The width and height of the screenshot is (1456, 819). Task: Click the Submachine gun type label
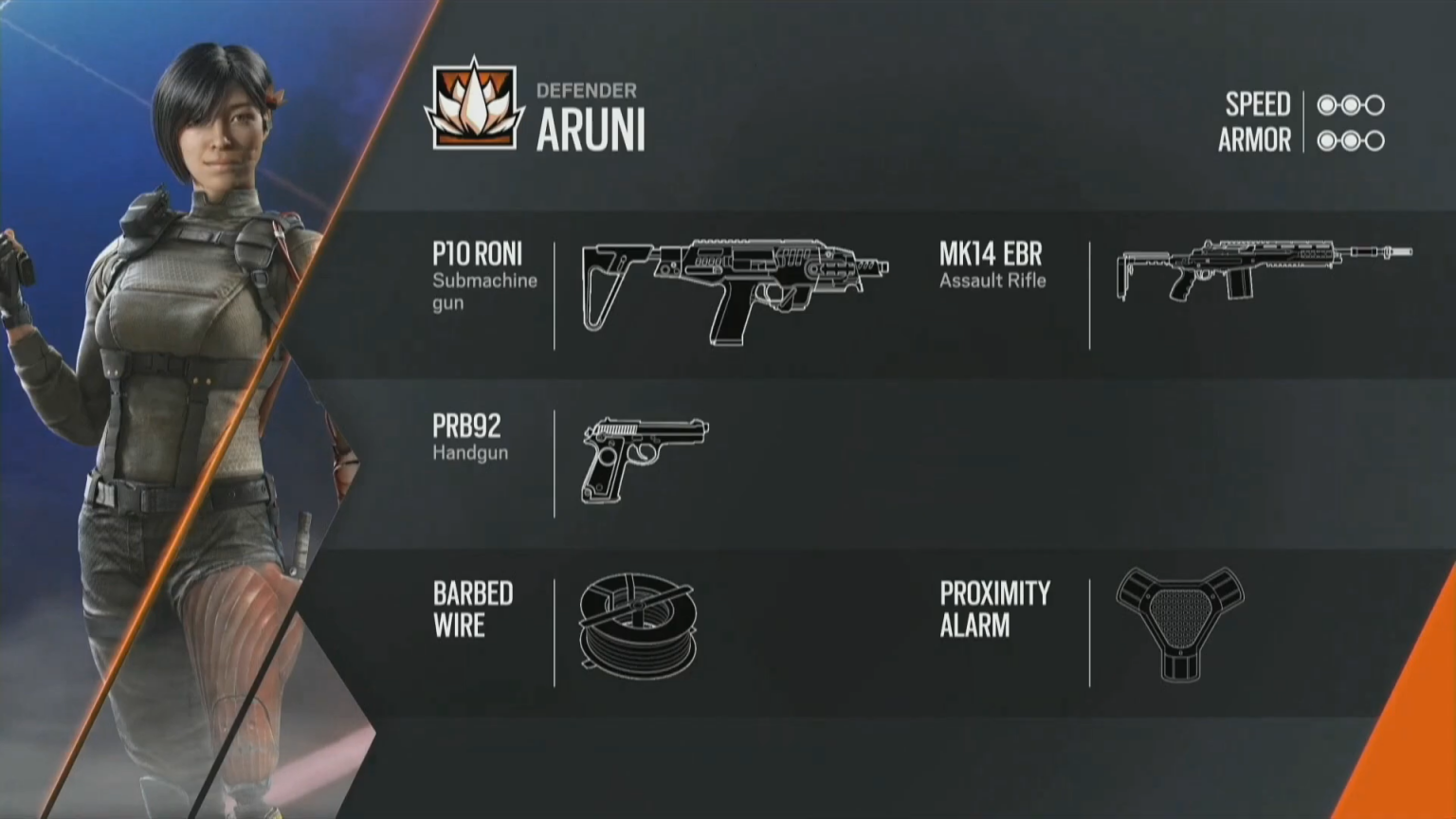pyautogui.click(x=484, y=291)
